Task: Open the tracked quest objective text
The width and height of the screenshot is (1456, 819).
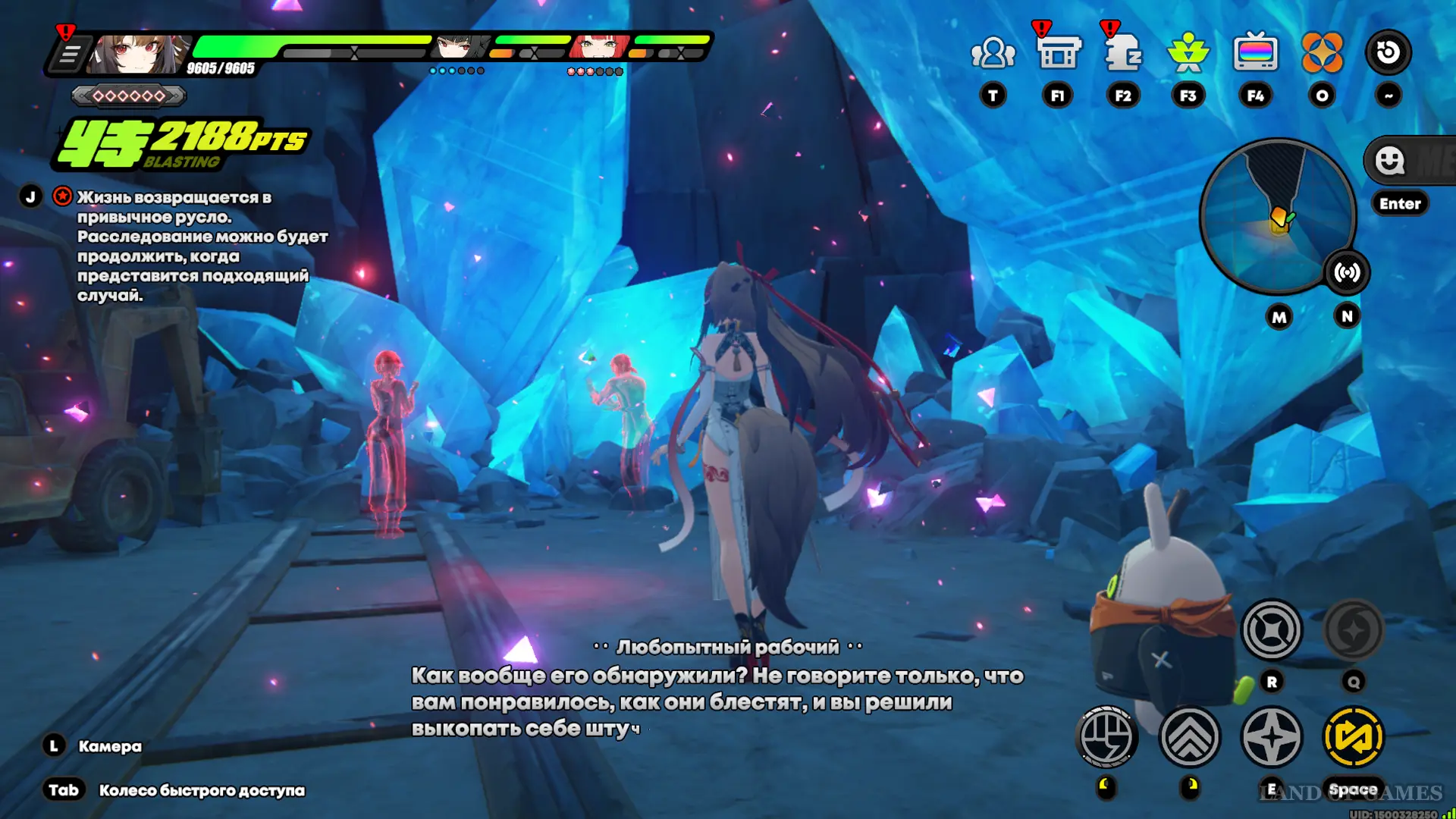Action: pyautogui.click(x=202, y=246)
